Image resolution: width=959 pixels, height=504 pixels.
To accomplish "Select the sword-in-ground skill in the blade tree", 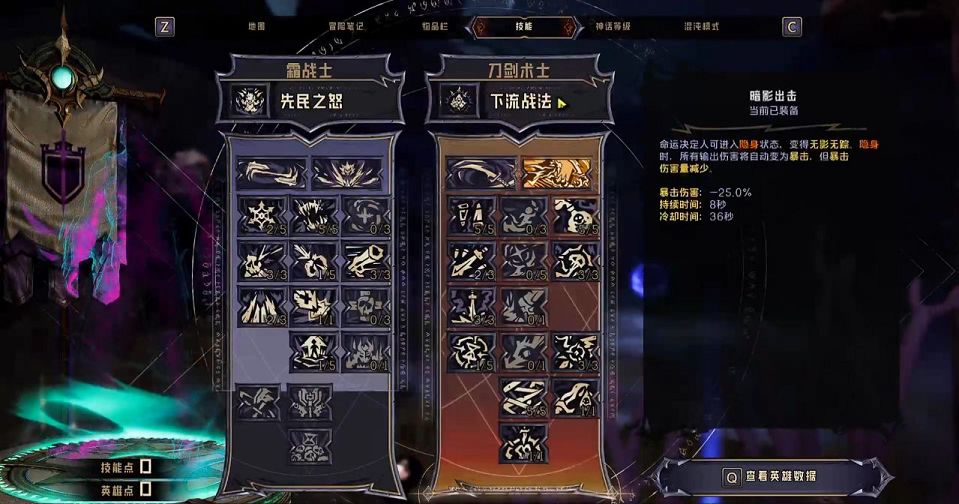I will pyautogui.click(x=471, y=305).
